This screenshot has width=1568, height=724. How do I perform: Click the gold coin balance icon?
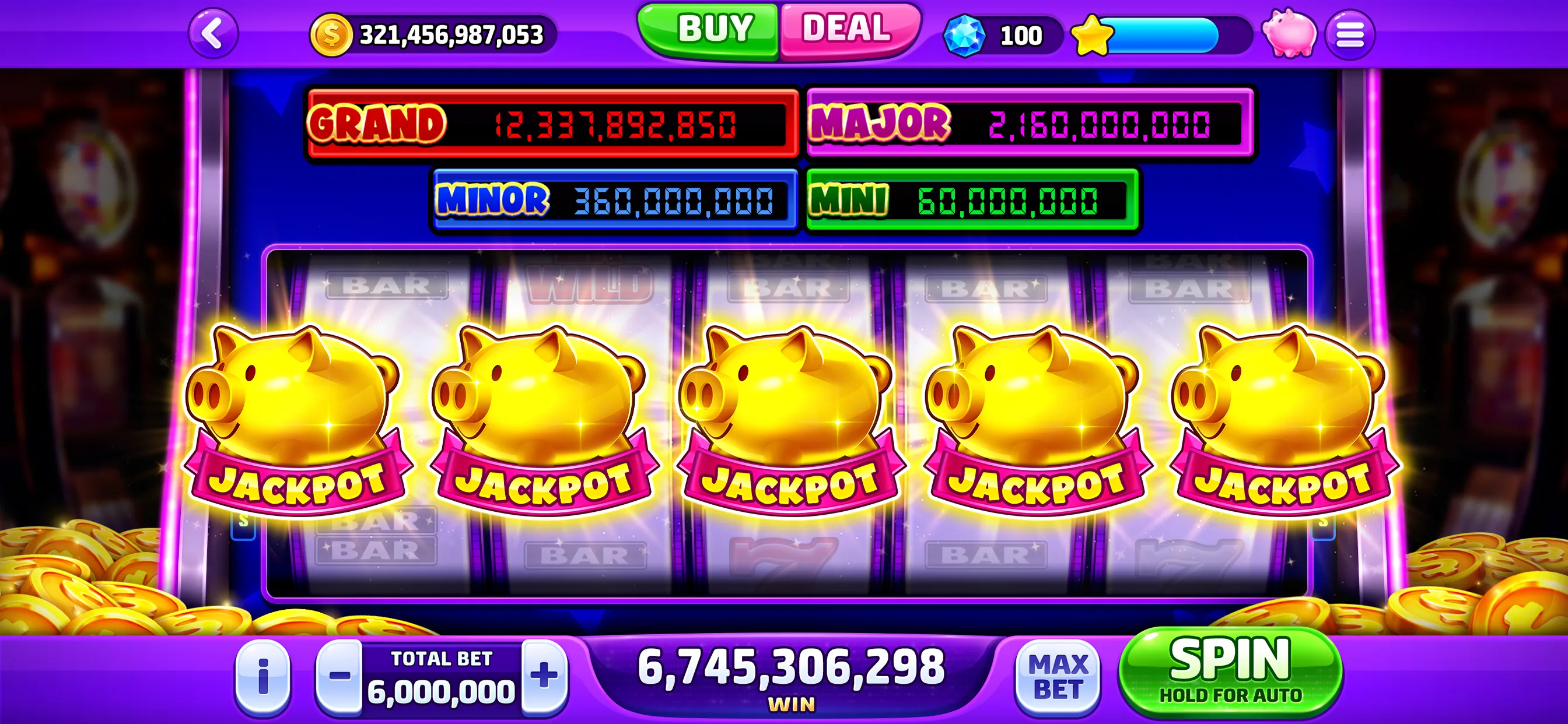click(331, 34)
